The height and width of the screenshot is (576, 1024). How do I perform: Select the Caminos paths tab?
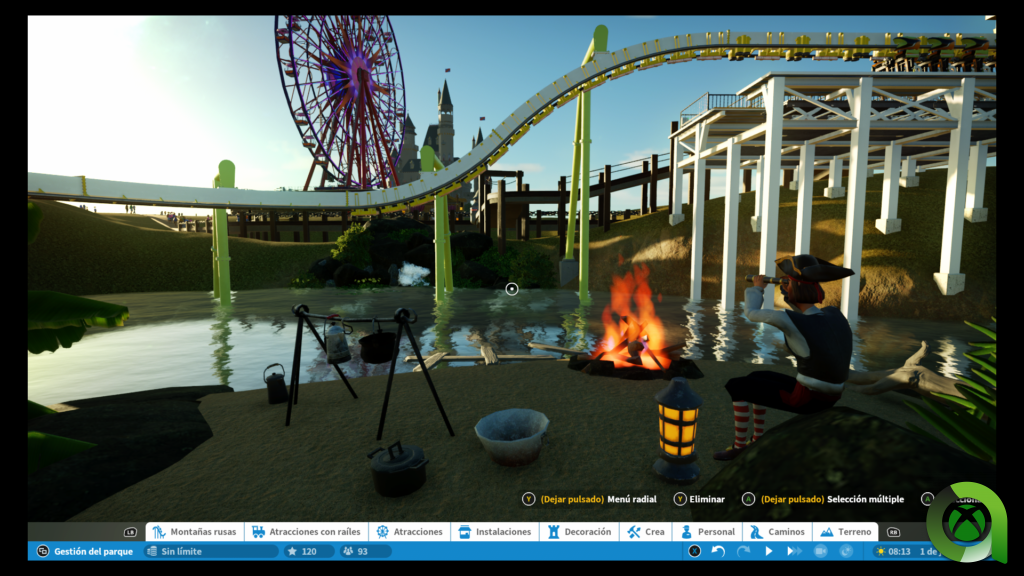777,532
